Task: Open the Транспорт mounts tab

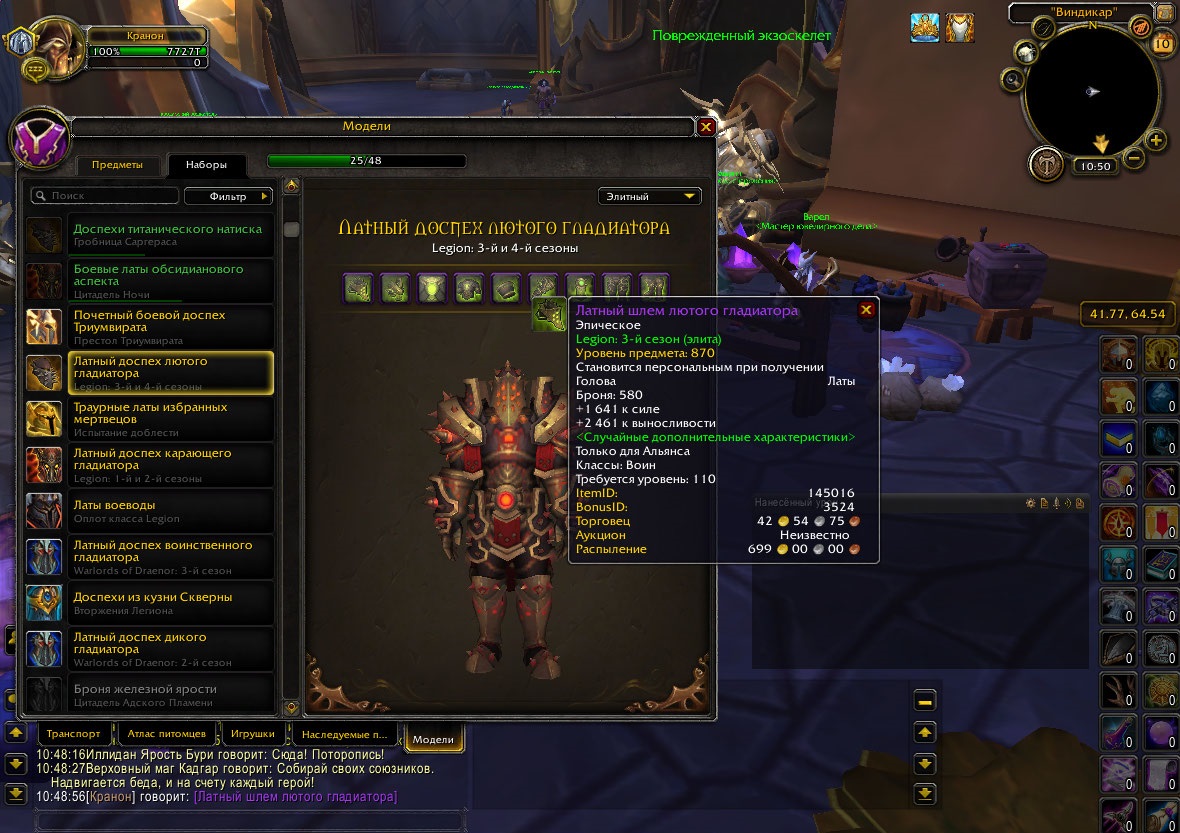Action: pyautogui.click(x=73, y=734)
